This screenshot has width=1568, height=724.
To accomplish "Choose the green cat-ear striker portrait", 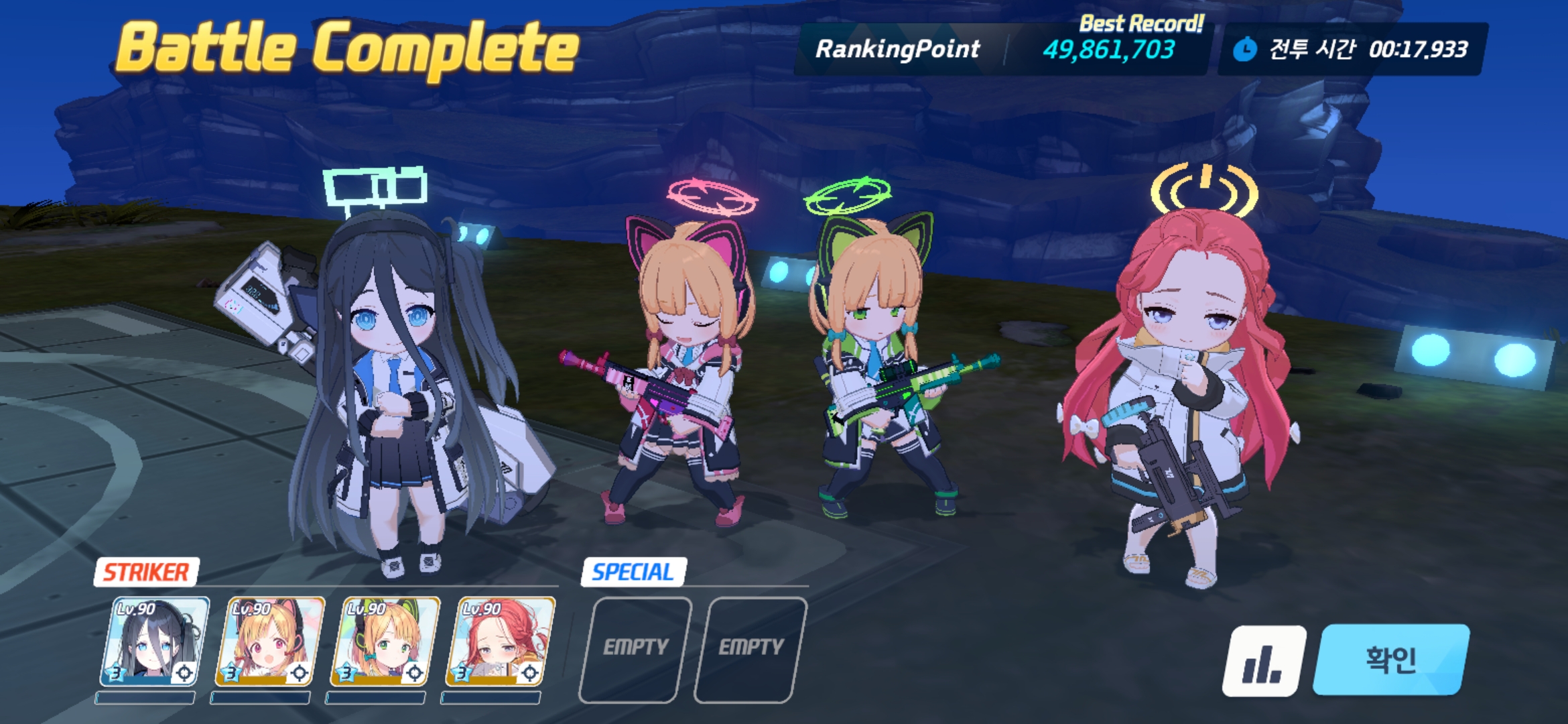I will 385,642.
